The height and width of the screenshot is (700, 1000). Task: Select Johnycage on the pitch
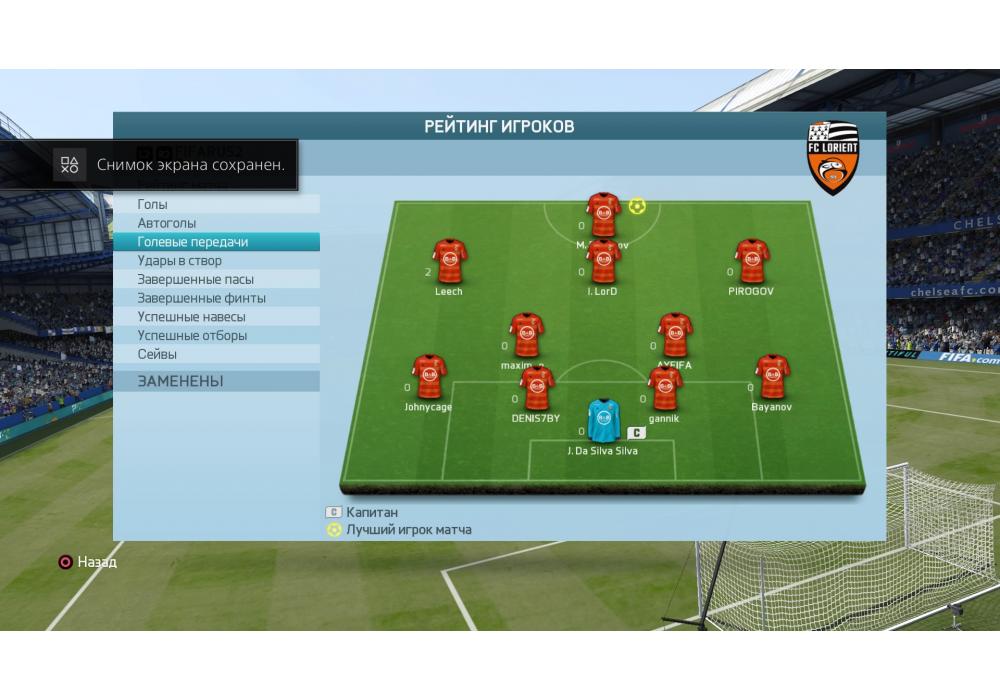(x=429, y=377)
